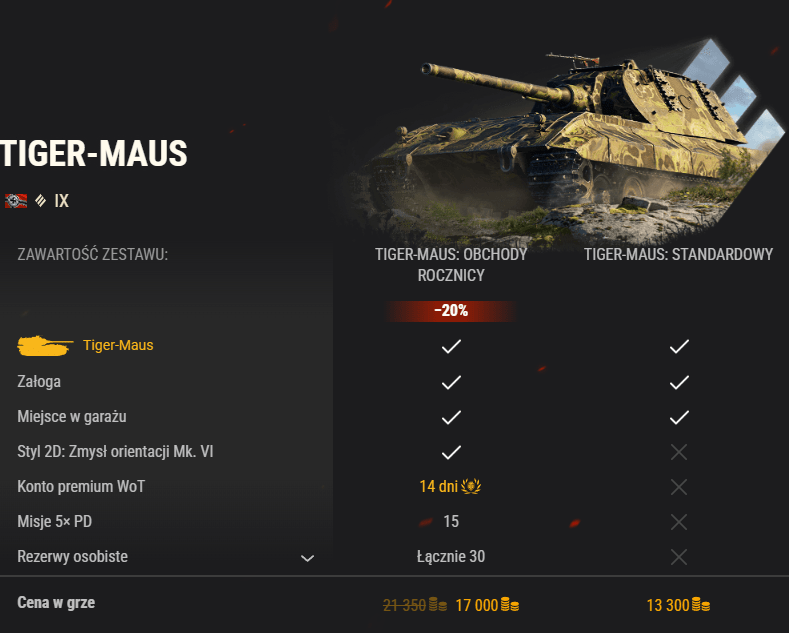Viewport: 789px width, 633px height.
Task: Expand the Rezerwy osobiste row chevron
Action: click(308, 558)
